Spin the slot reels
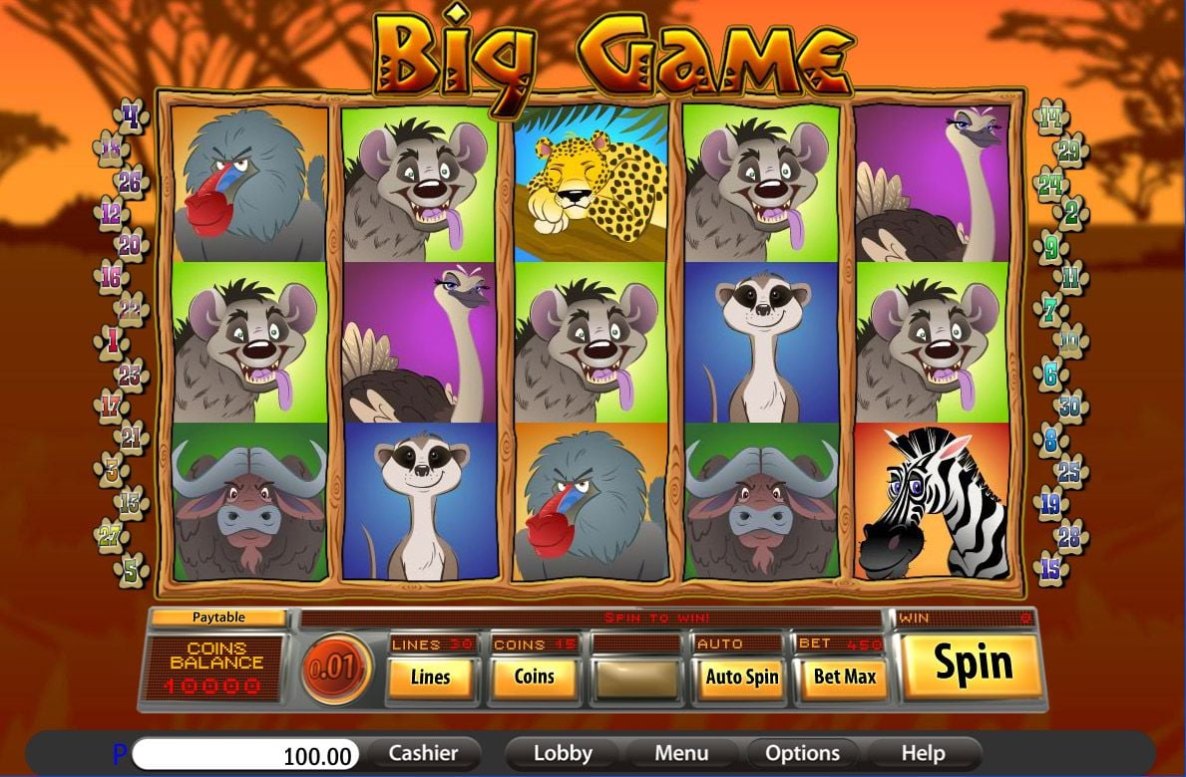 (973, 664)
